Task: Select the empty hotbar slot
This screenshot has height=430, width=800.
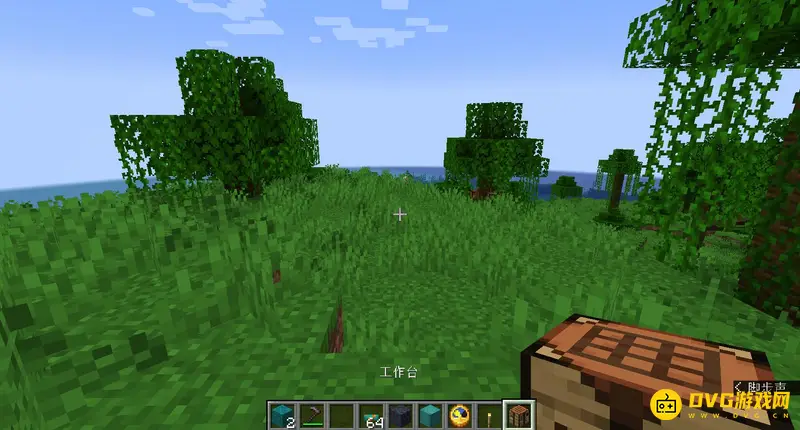Action: (x=341, y=415)
